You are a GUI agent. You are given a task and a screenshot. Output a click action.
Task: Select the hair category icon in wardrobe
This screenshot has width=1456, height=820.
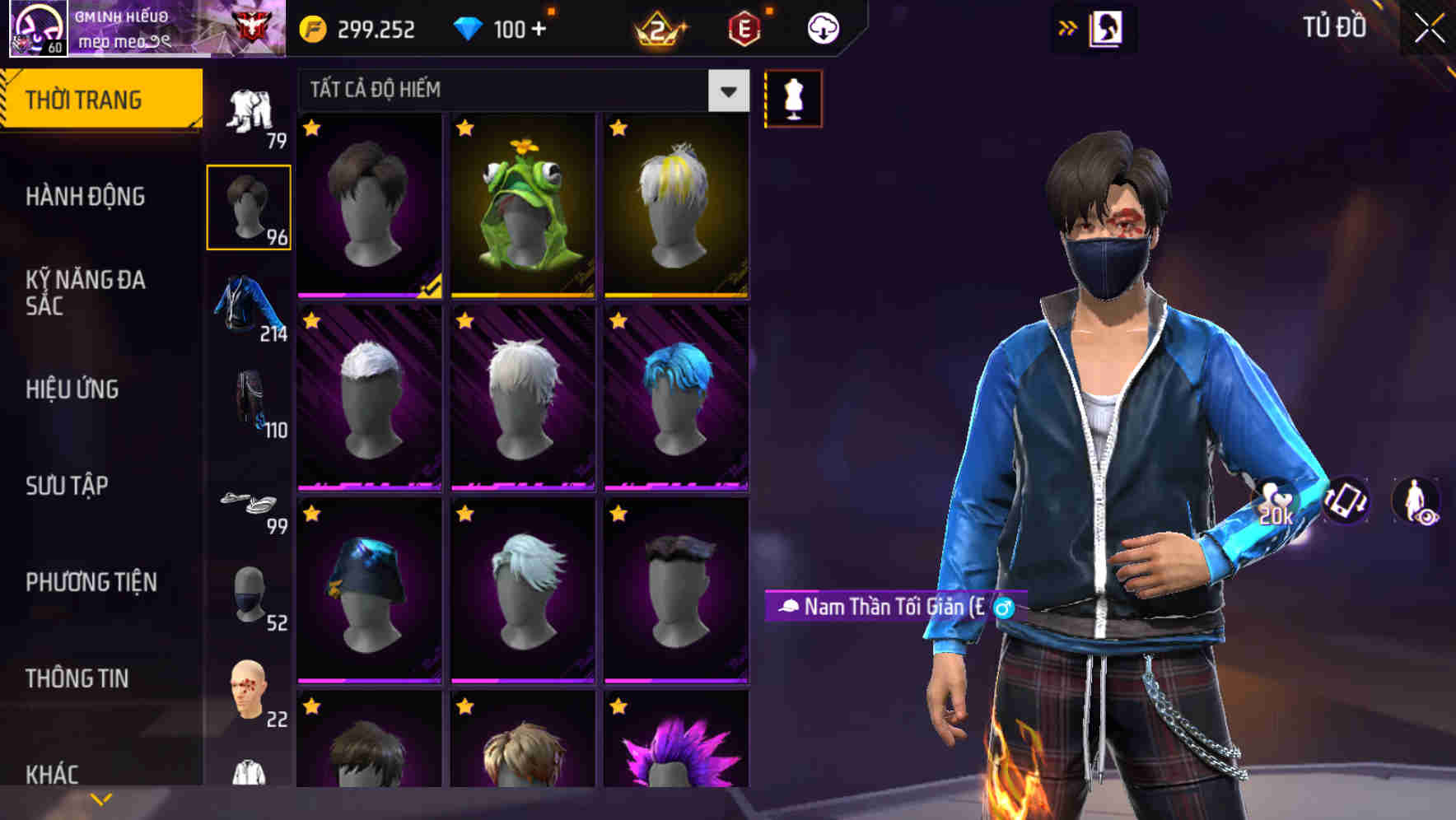[250, 206]
